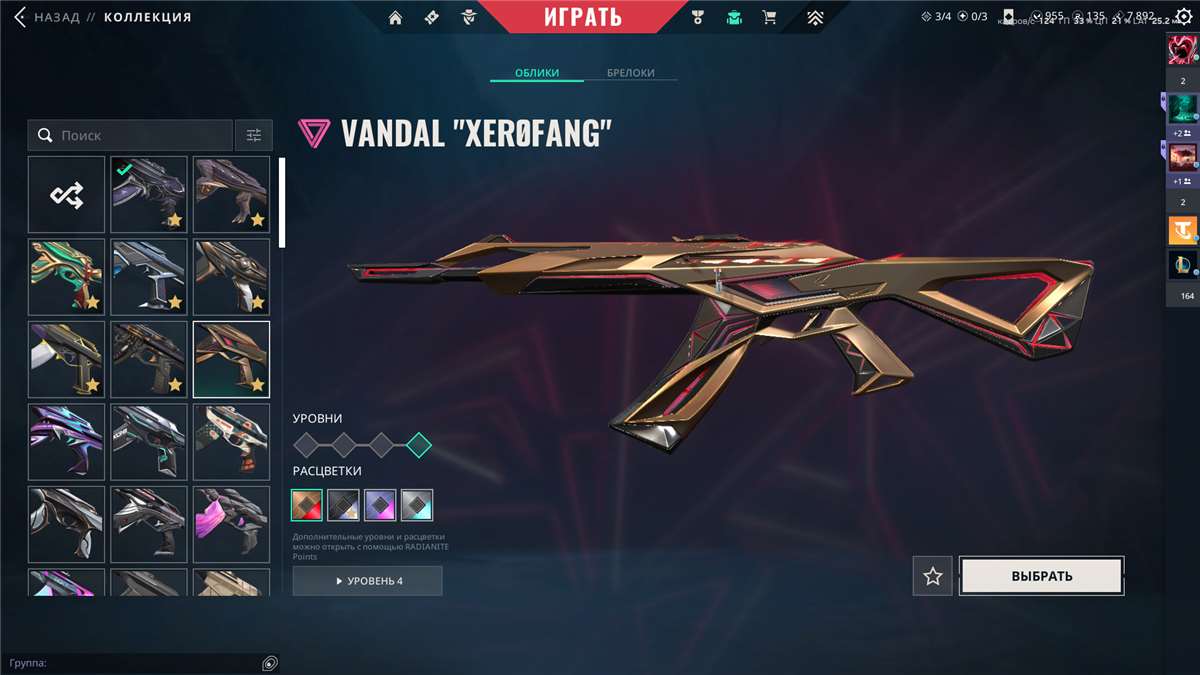1200x675 pixels.
Task: Go back with the Назад button
Action: 46,17
